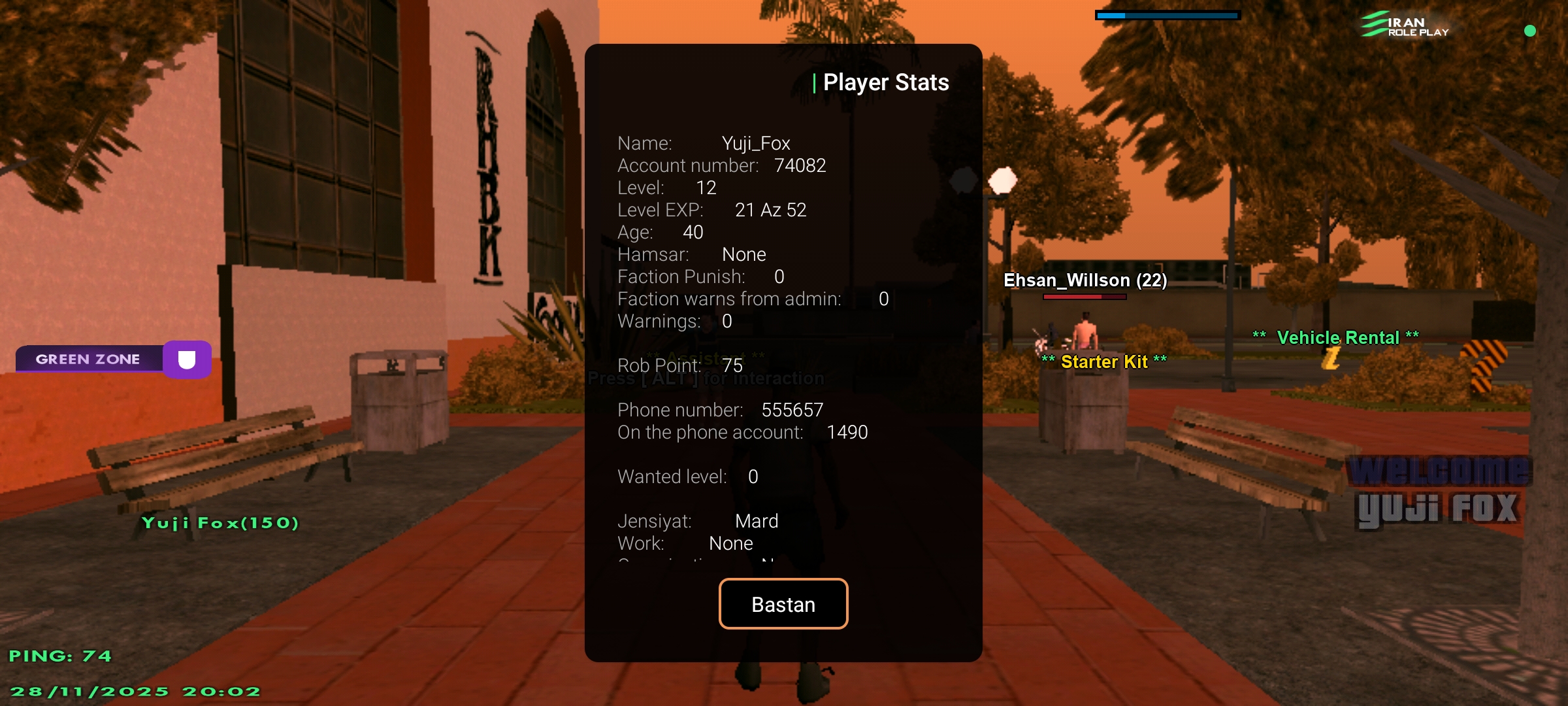This screenshot has height=706, width=1568.
Task: Tap the purple shield icon beside Green Zone
Action: [187, 358]
